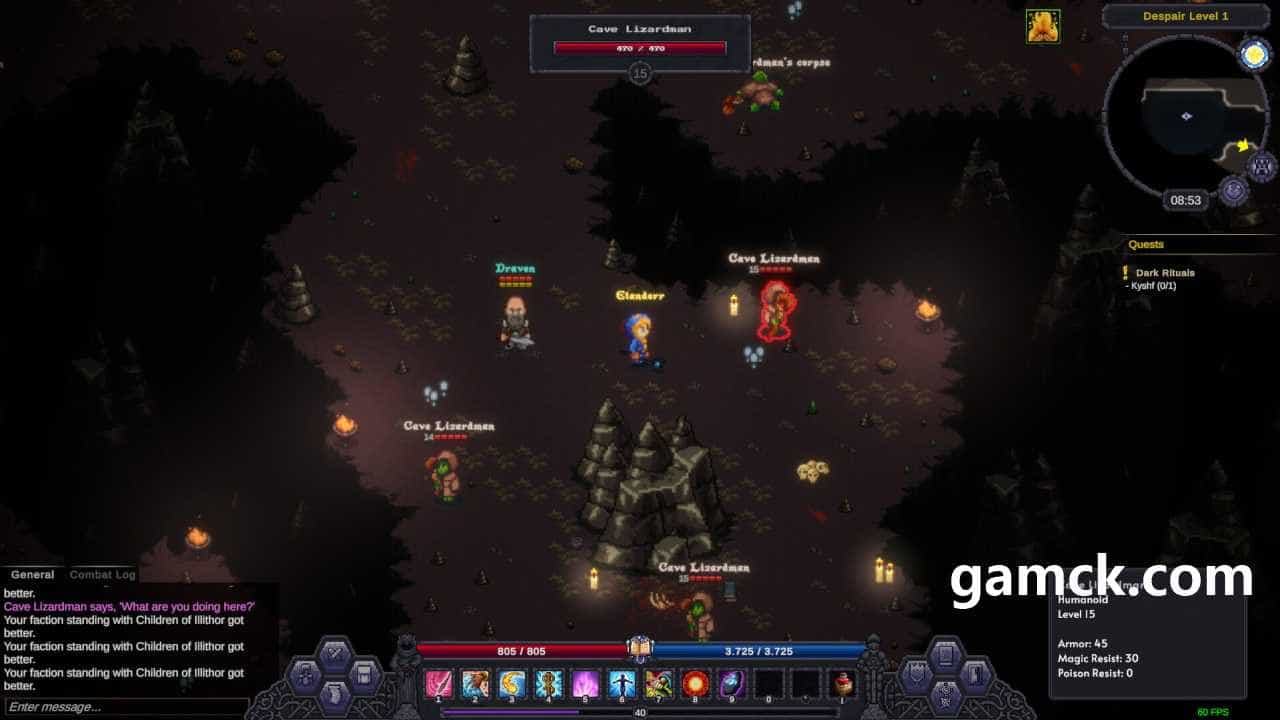Image resolution: width=1280 pixels, height=720 pixels.
Task: Open the spellbook icon between health and mana bars
Action: pos(640,649)
